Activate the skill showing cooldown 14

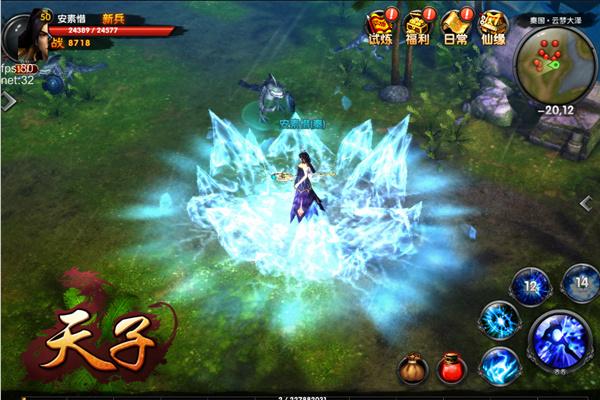581,284
